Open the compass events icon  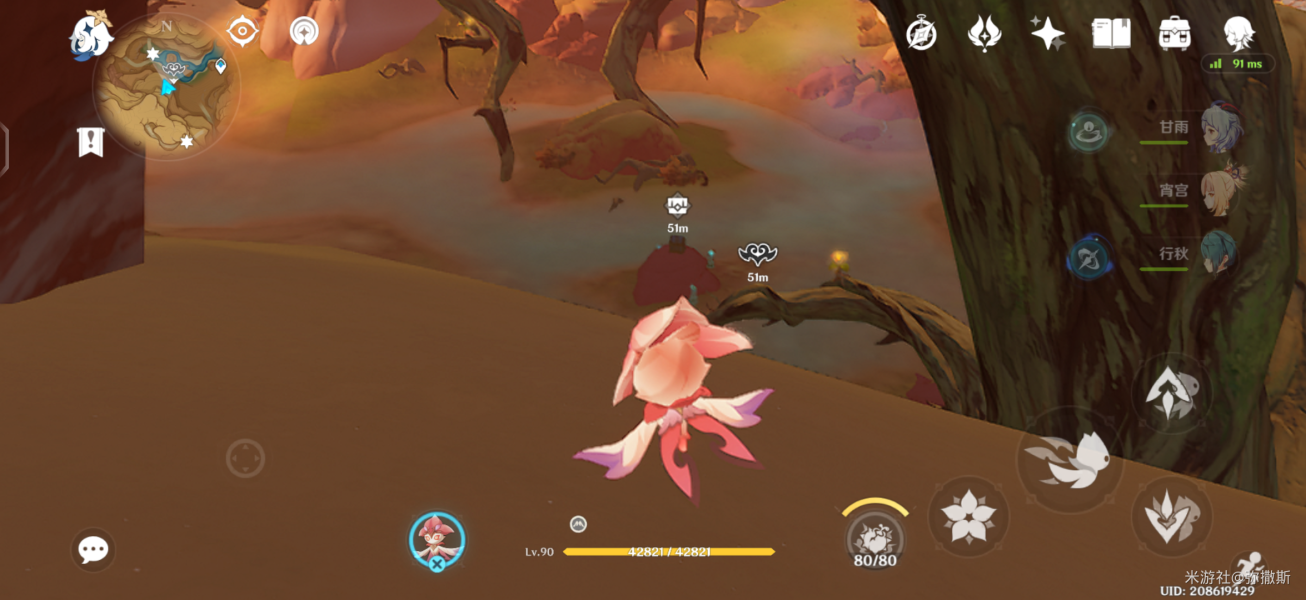[921, 34]
